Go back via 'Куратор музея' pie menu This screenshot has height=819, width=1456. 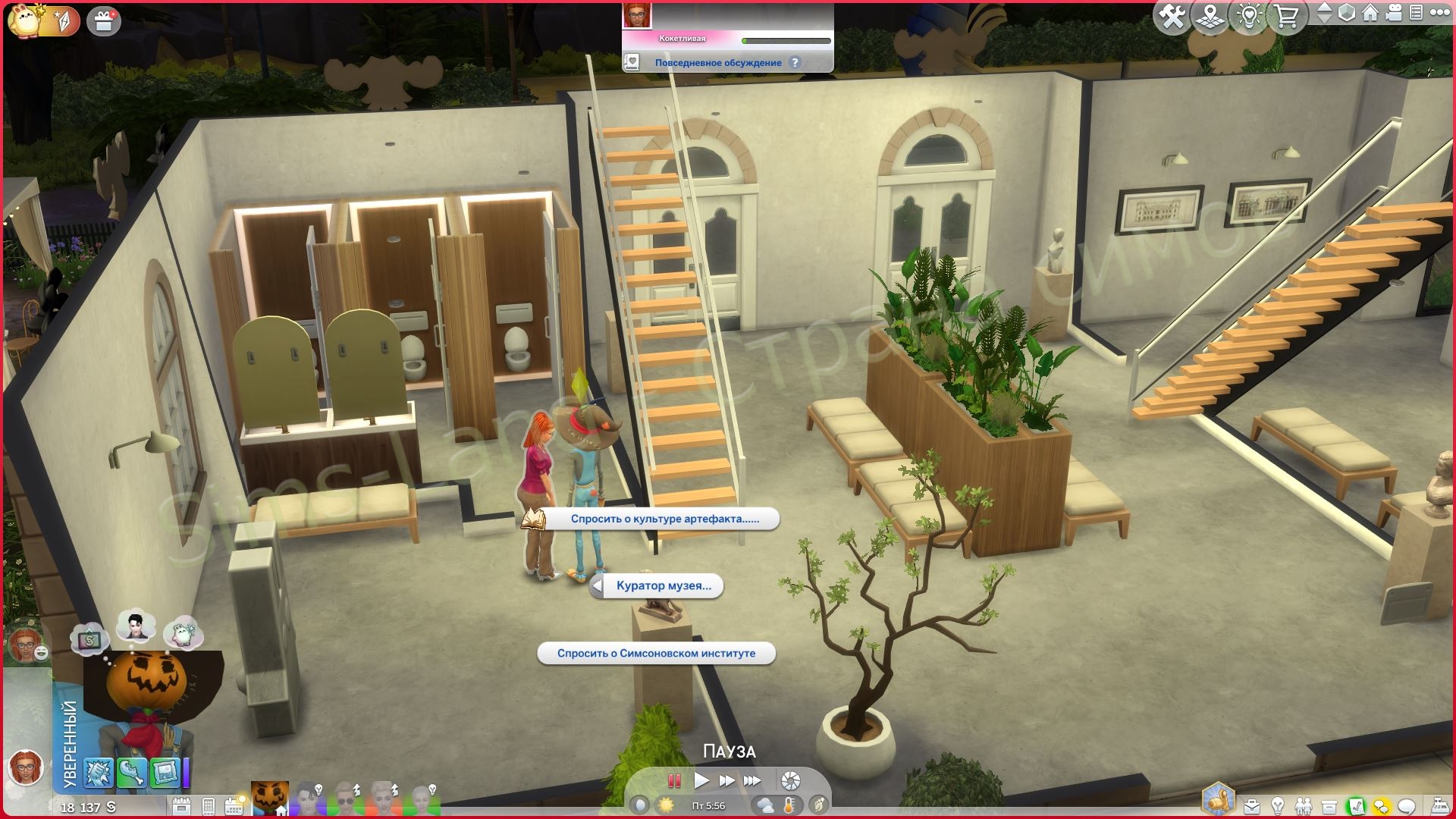click(x=657, y=585)
